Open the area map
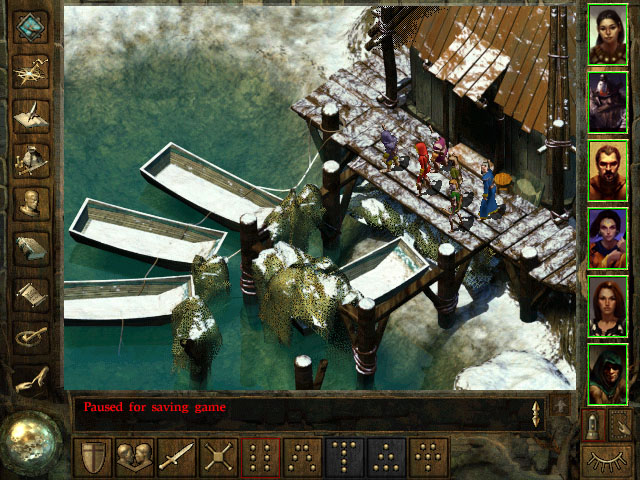 click(31, 70)
